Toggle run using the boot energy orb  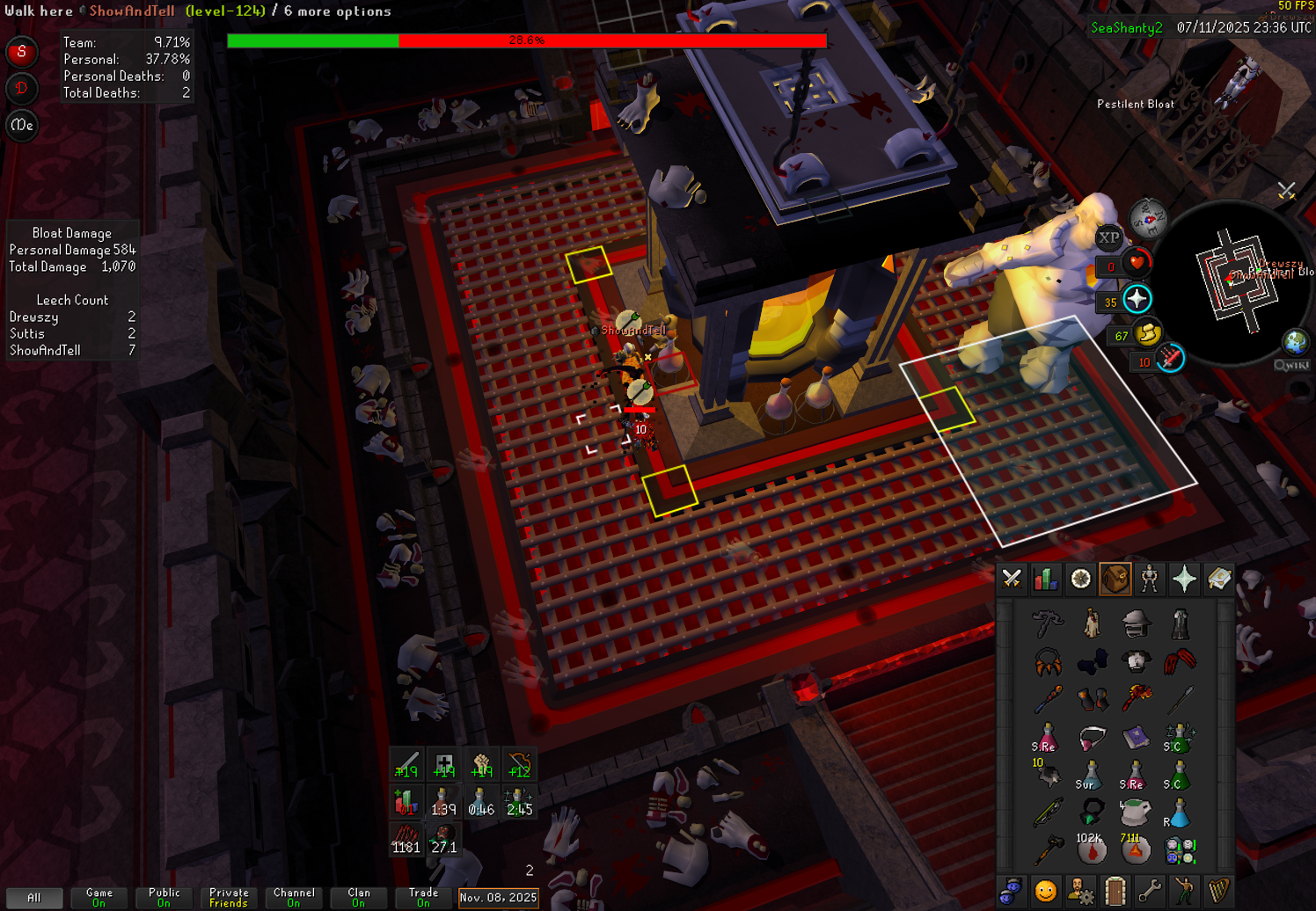click(x=1148, y=334)
